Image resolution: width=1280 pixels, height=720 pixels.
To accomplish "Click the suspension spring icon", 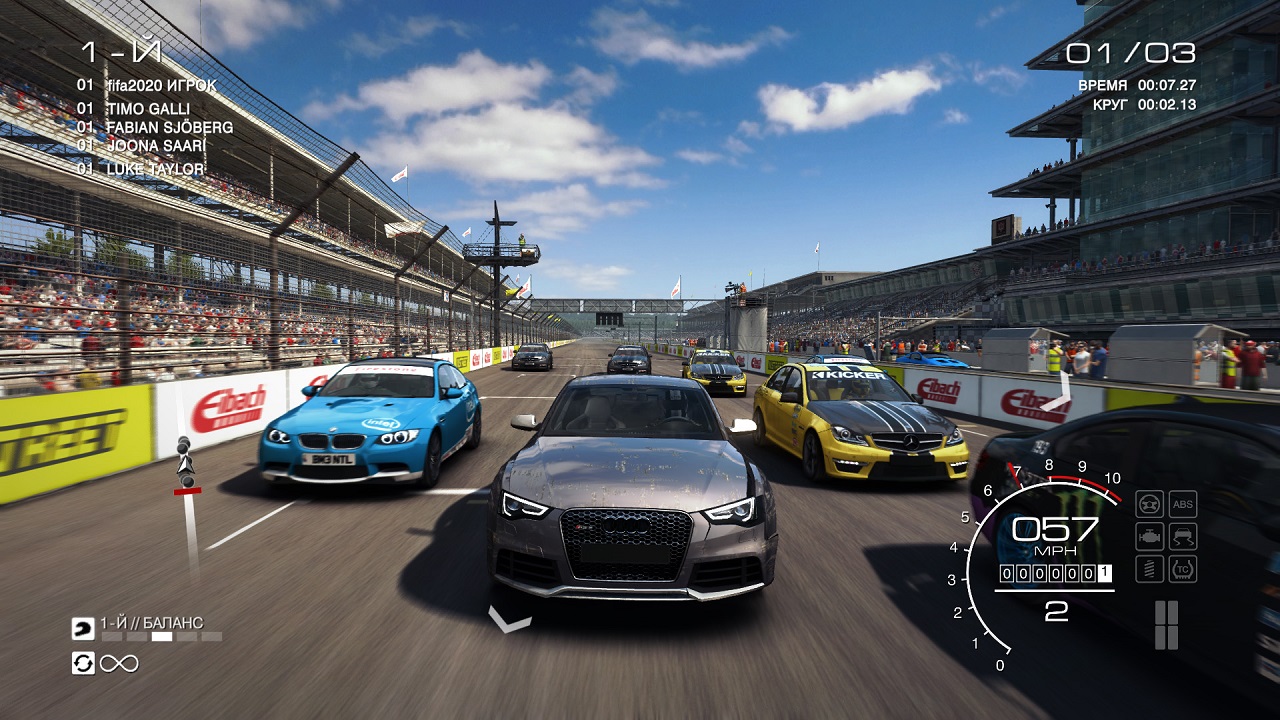I will [1150, 569].
